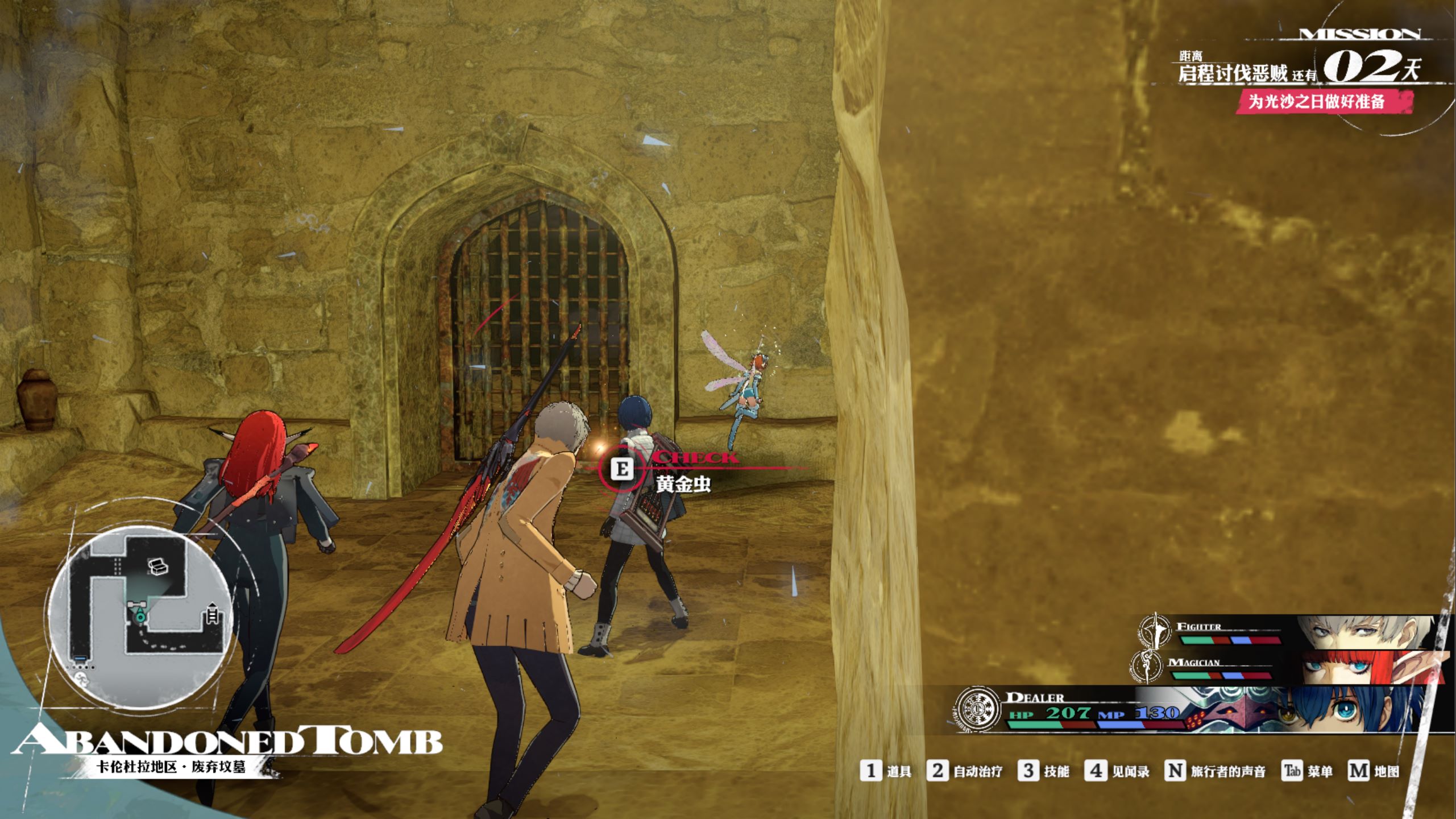Open the 见闻录 memorandum shortcut
Viewport: 1456px width, 819px height.
1117,771
